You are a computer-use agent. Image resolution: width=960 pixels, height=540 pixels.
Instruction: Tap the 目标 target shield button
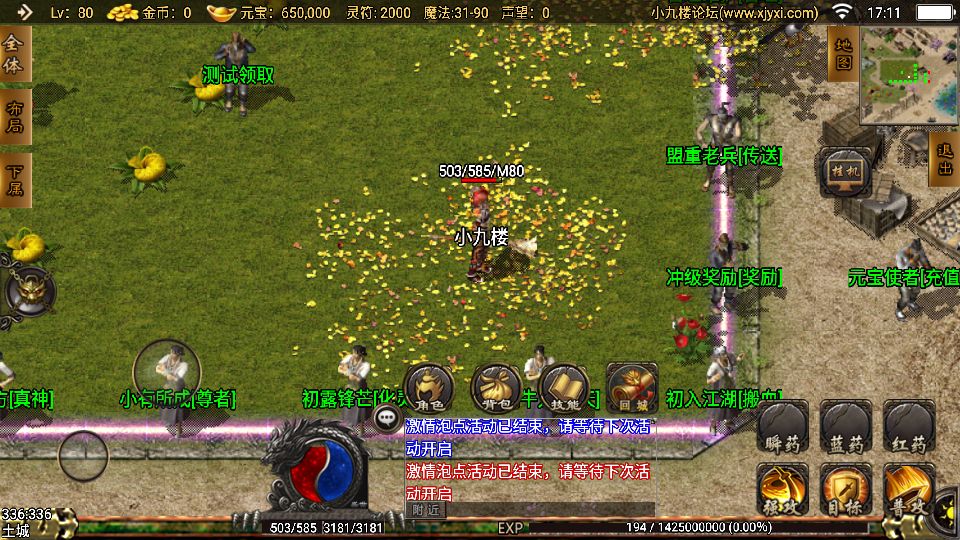coord(846,491)
